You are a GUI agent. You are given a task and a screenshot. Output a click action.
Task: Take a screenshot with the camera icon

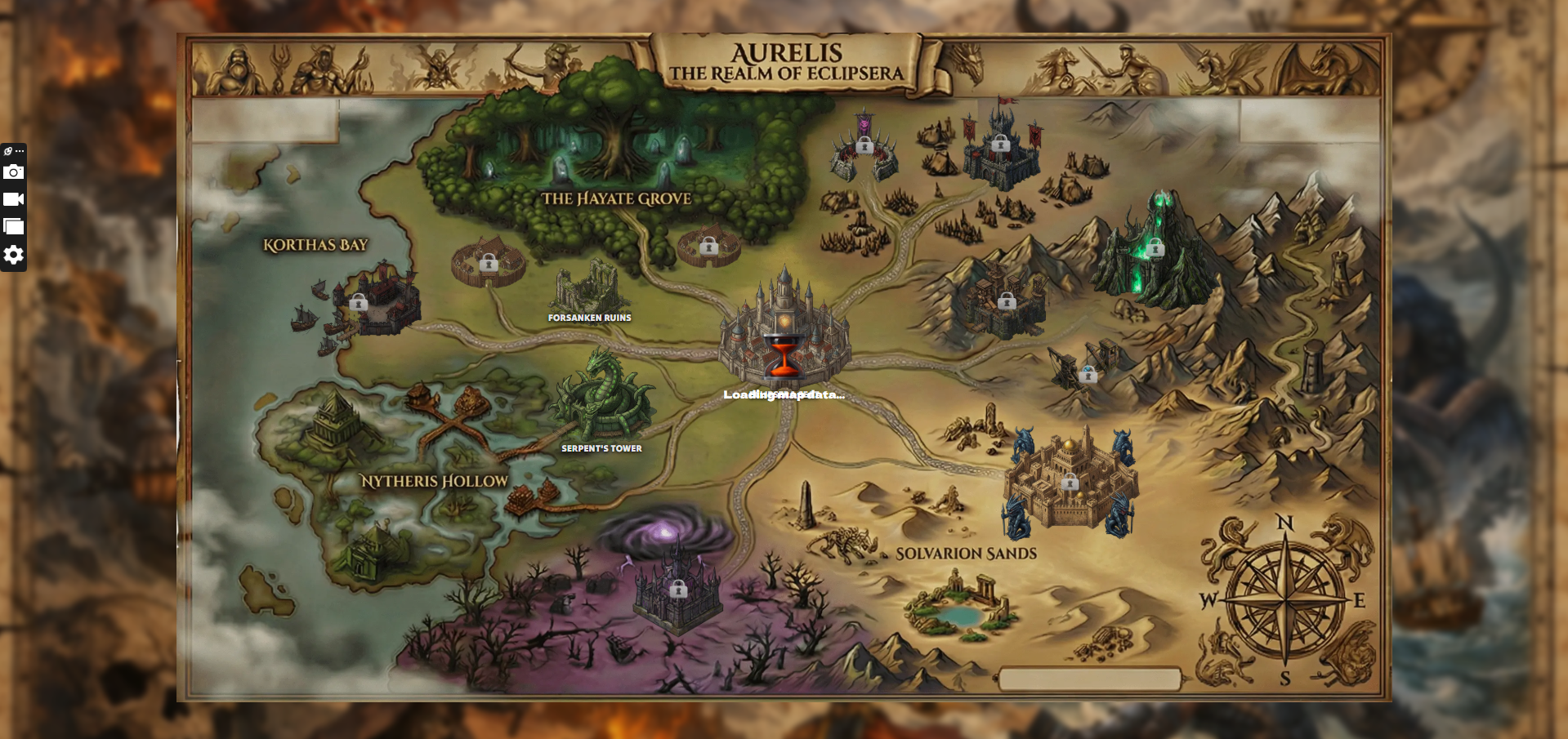14,172
